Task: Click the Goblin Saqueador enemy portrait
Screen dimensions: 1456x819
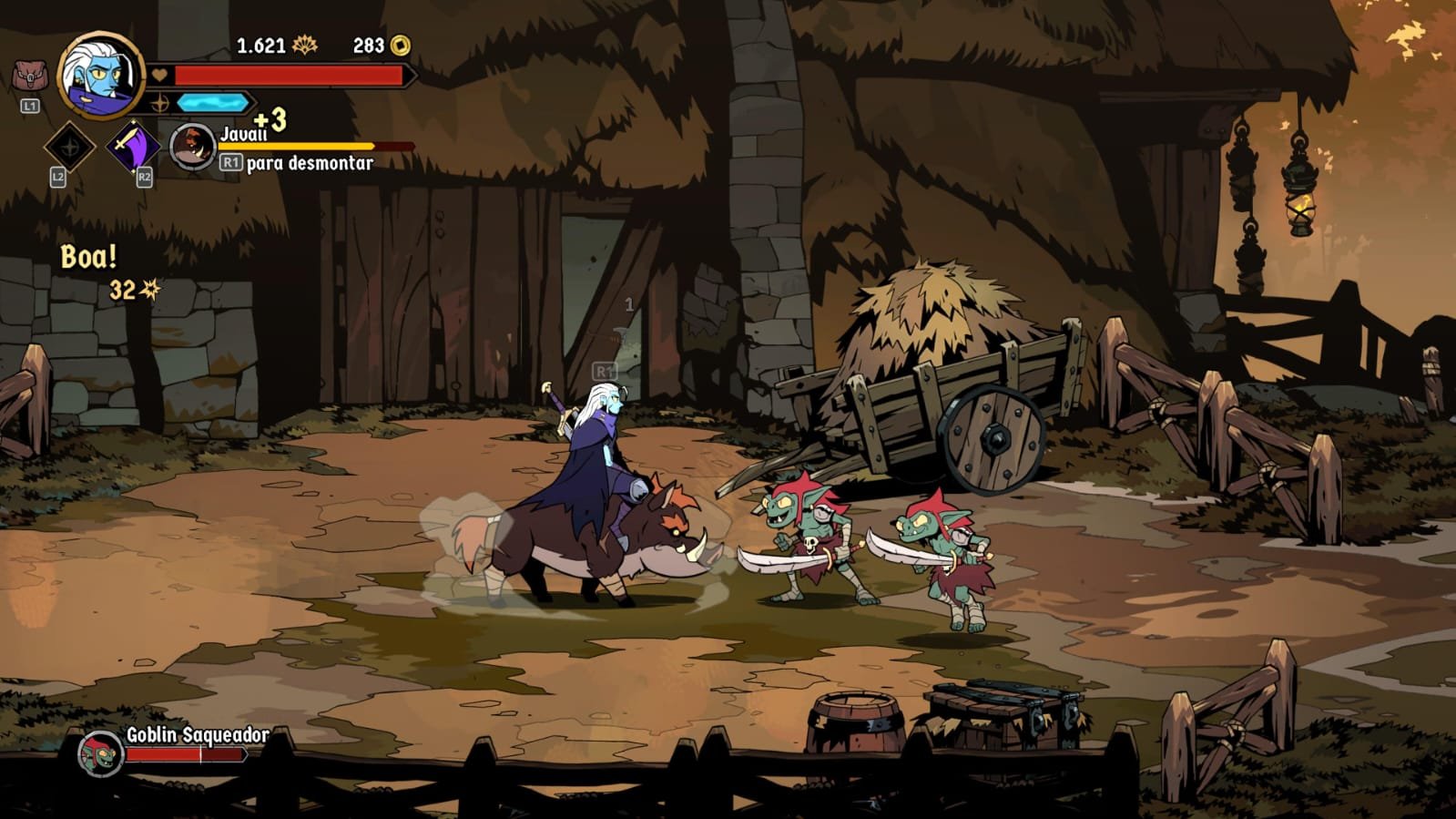Action: 100,754
